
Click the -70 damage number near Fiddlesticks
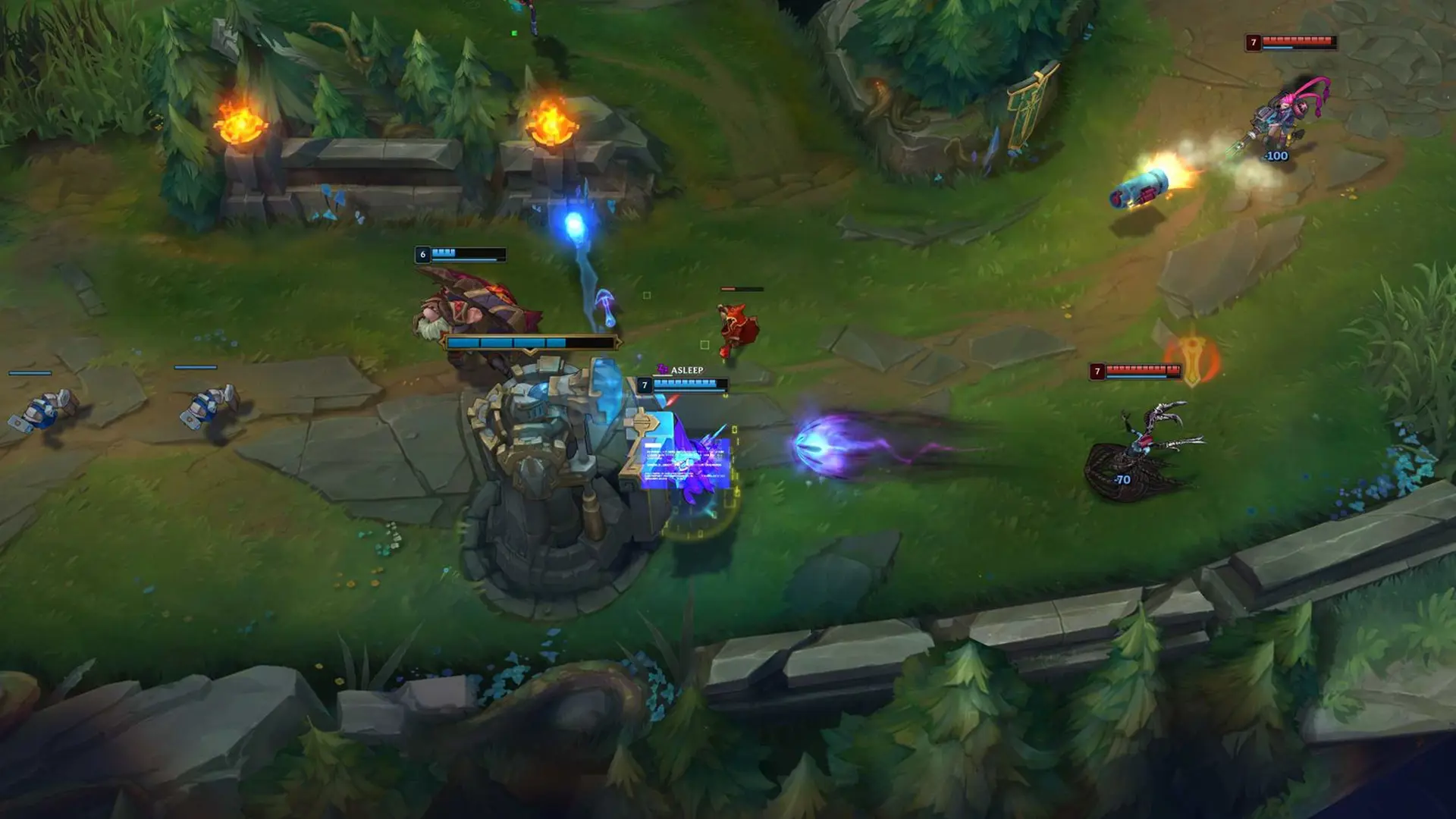pos(1124,480)
